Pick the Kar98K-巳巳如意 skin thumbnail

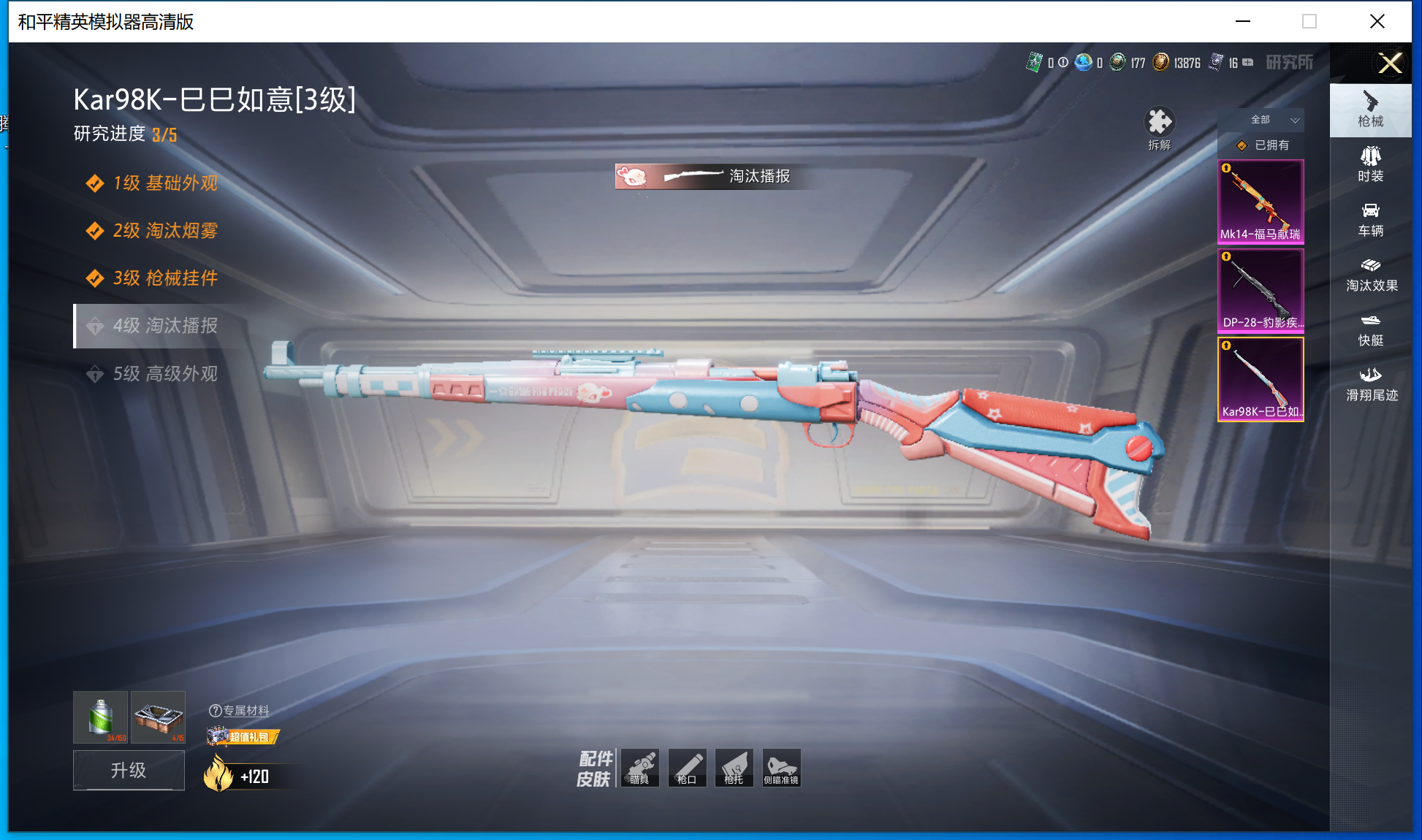1261,379
